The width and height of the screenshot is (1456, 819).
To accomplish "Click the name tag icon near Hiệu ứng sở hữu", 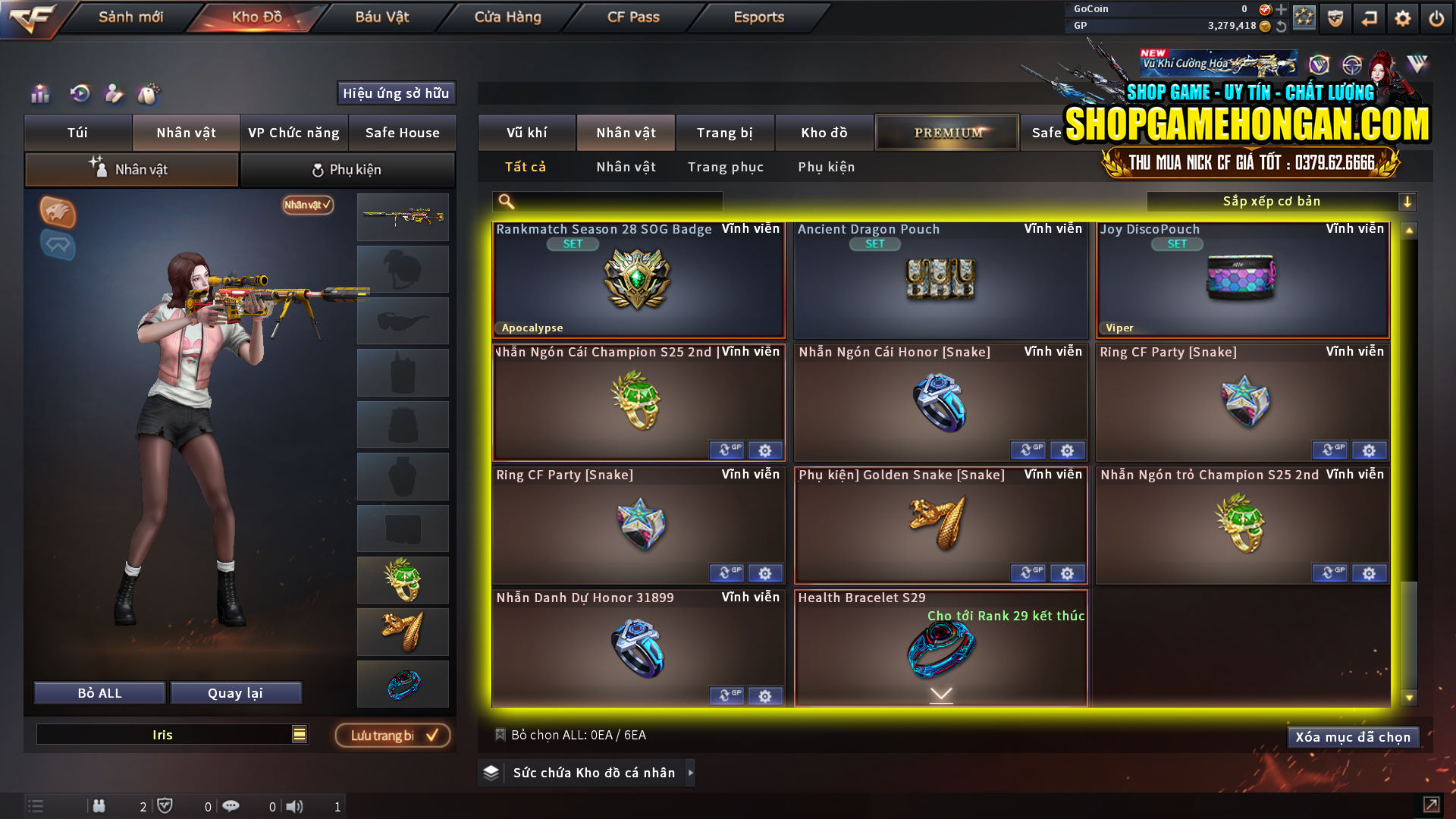I will coord(149,94).
